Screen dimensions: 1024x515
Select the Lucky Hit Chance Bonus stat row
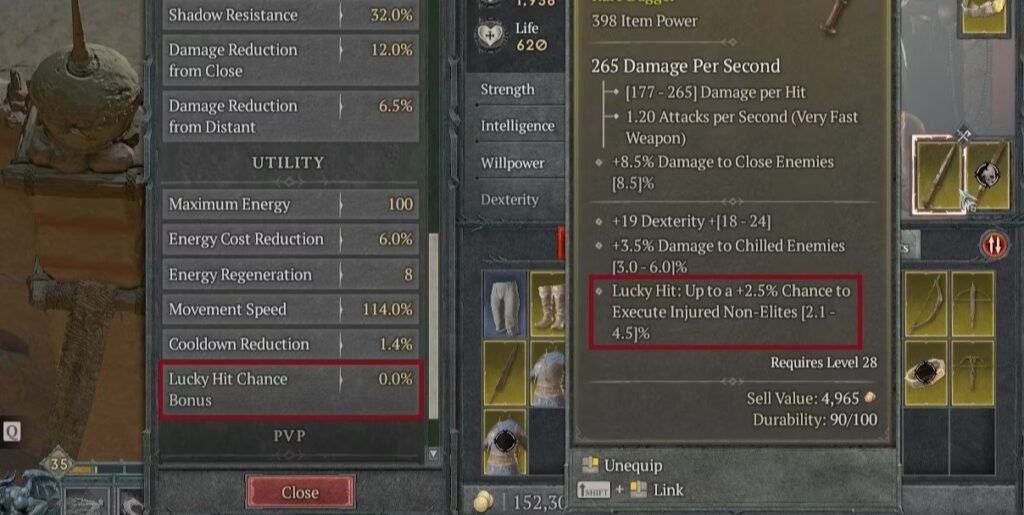(290, 389)
